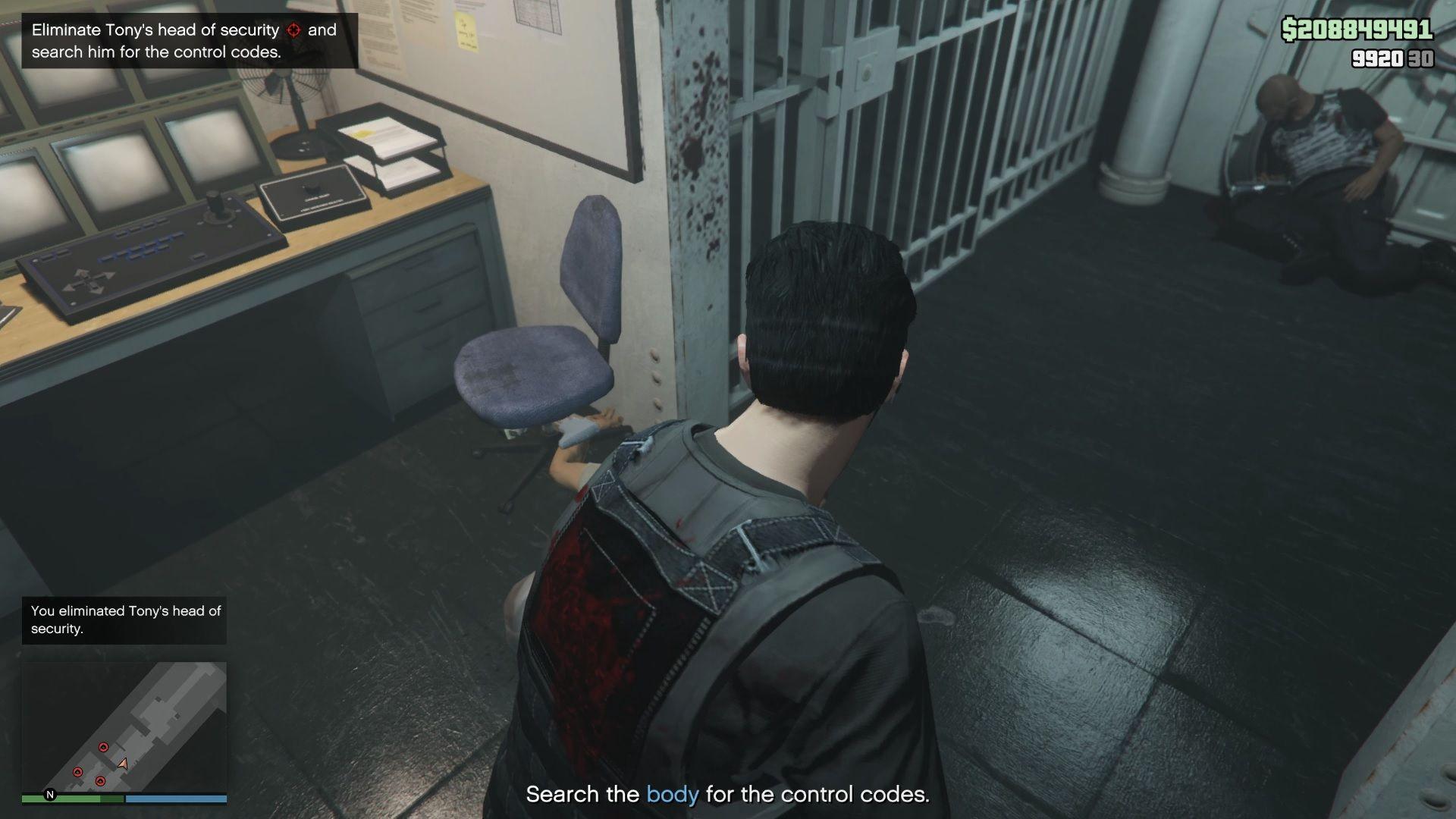Select a red enemy blip on the minimap
Screen dimensions: 1456x819
[104, 746]
